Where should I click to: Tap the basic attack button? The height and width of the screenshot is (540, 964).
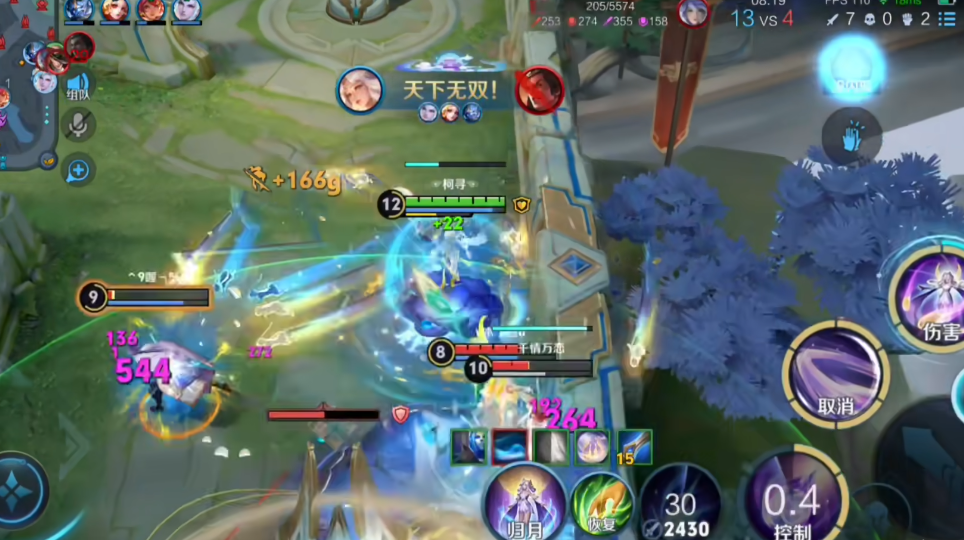(925, 470)
